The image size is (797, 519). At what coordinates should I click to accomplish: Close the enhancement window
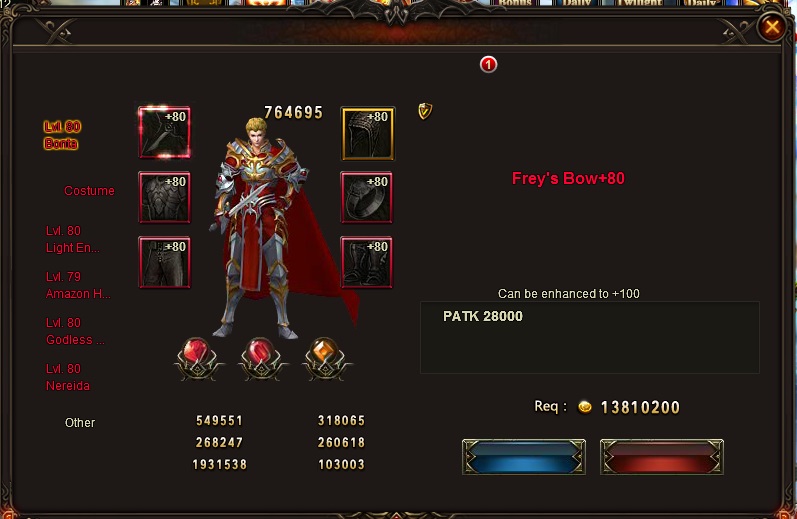[772, 28]
